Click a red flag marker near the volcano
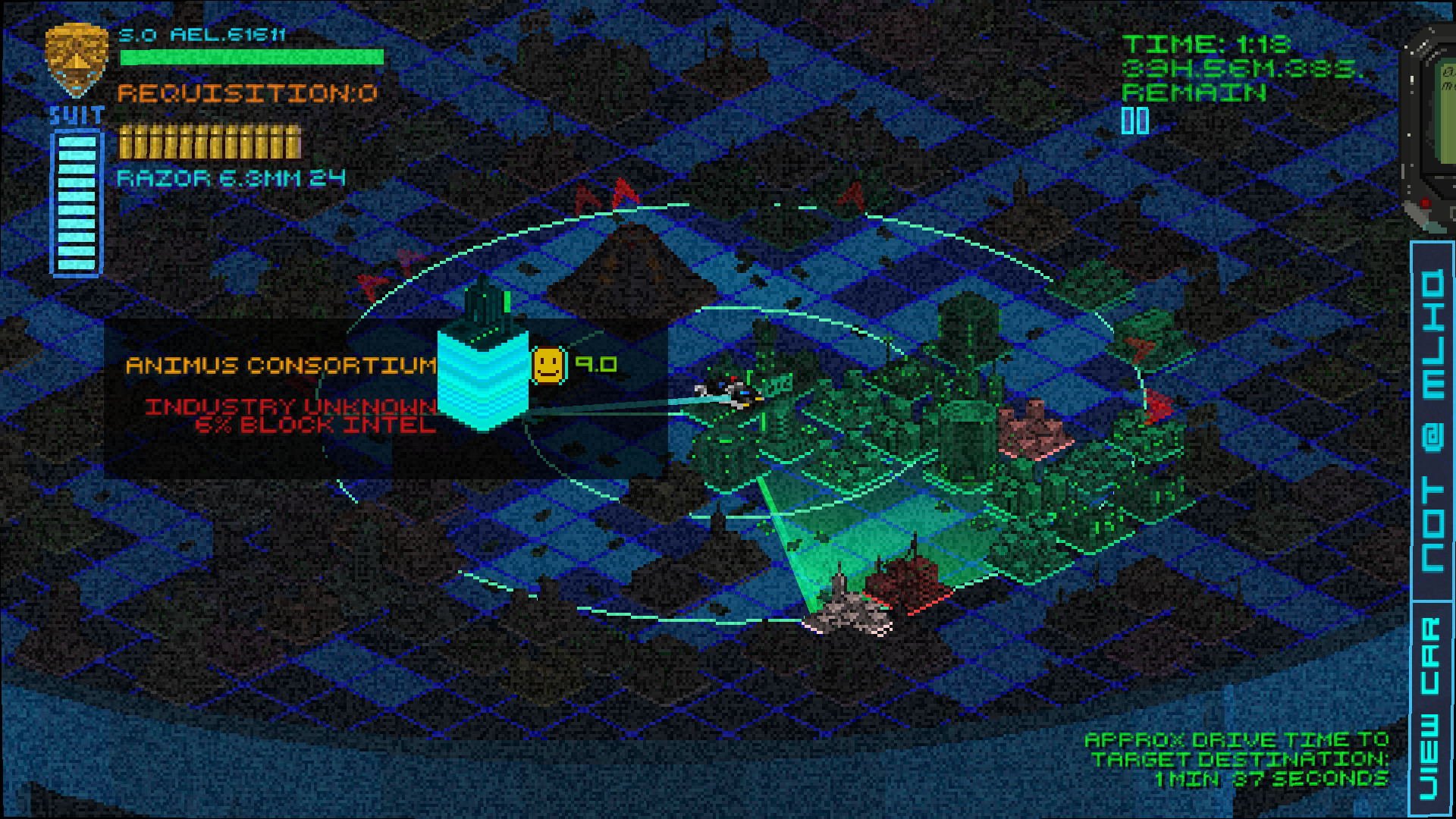The height and width of the screenshot is (819, 1456). (x=622, y=193)
